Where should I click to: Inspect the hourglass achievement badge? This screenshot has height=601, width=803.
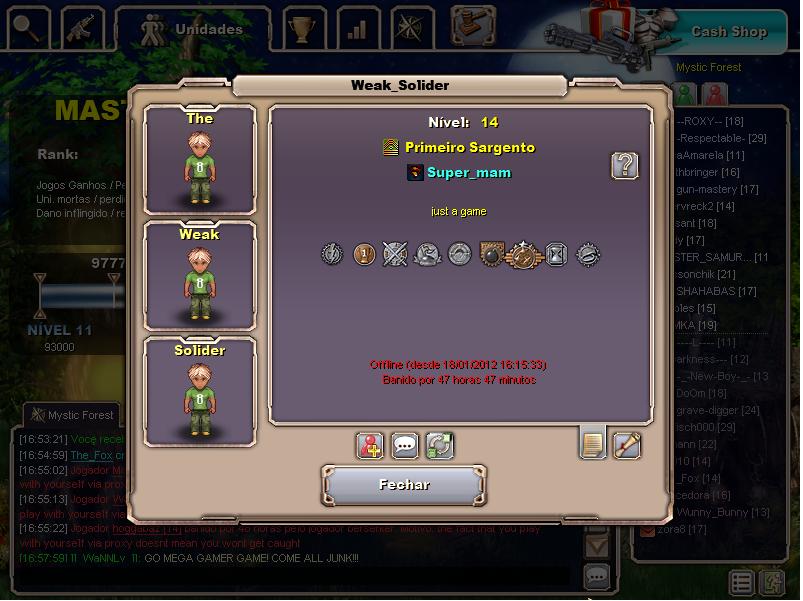(556, 255)
